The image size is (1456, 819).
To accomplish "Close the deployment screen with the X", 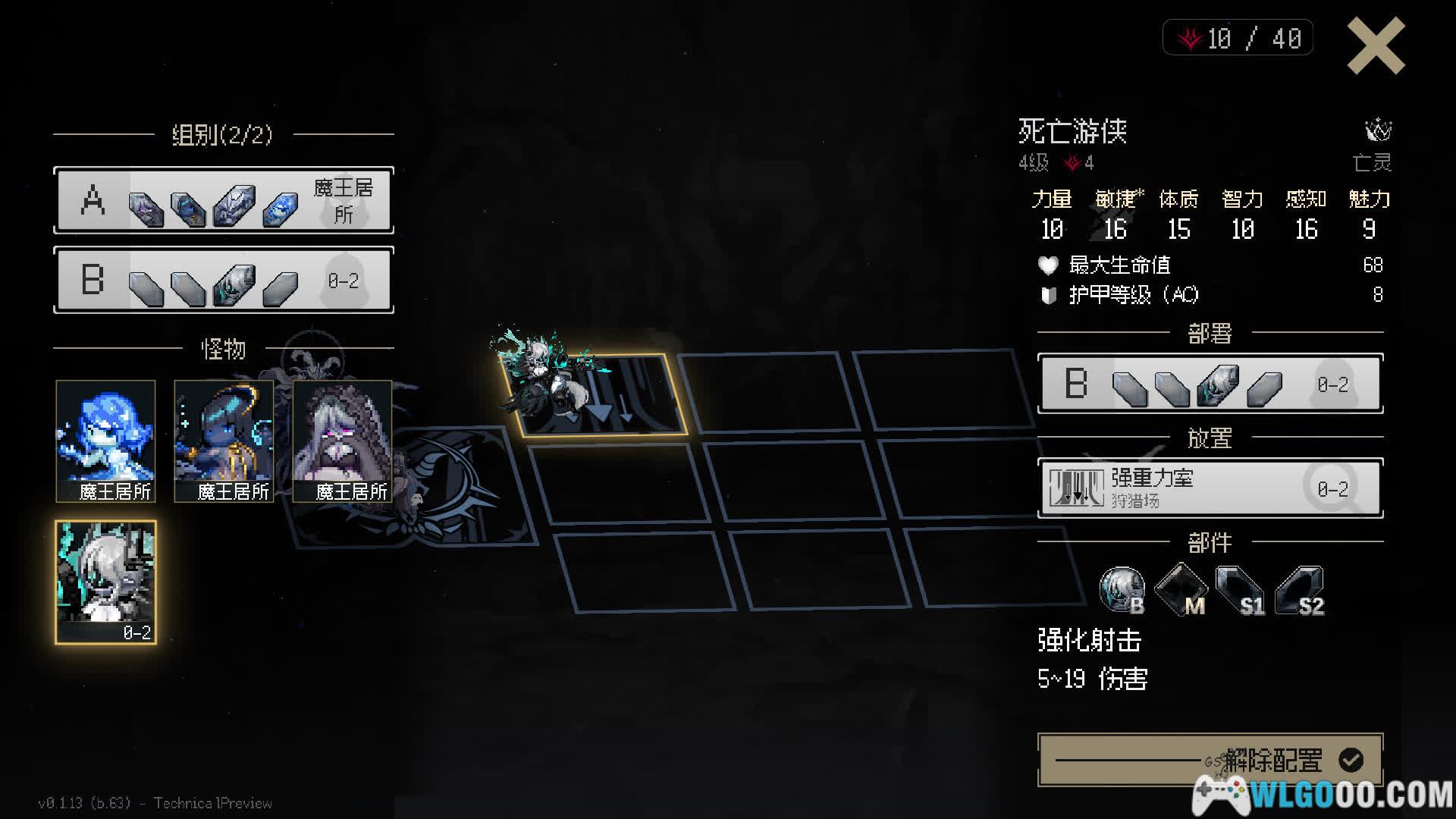I will (x=1376, y=47).
